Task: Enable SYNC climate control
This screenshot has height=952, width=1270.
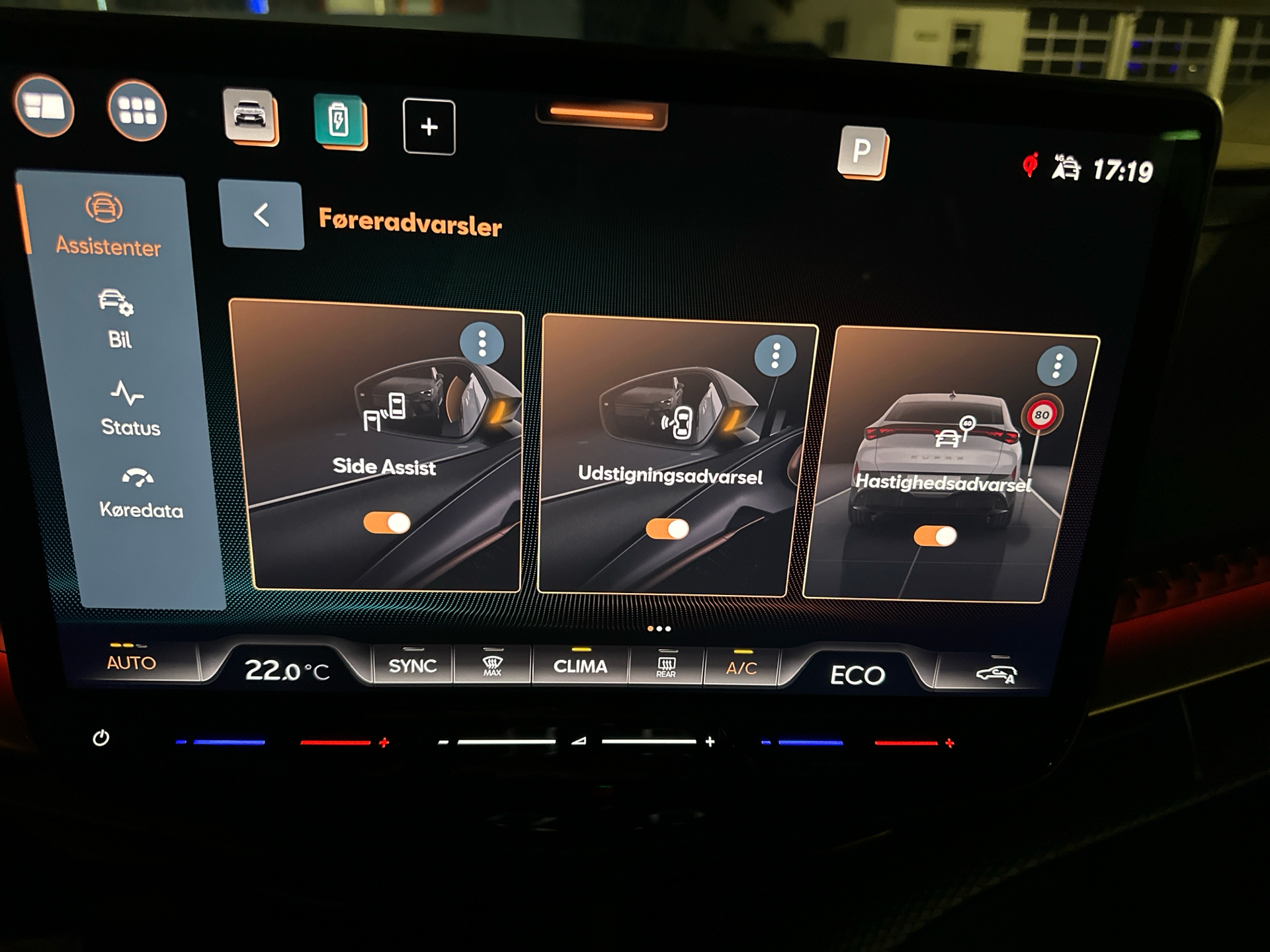Action: [413, 665]
